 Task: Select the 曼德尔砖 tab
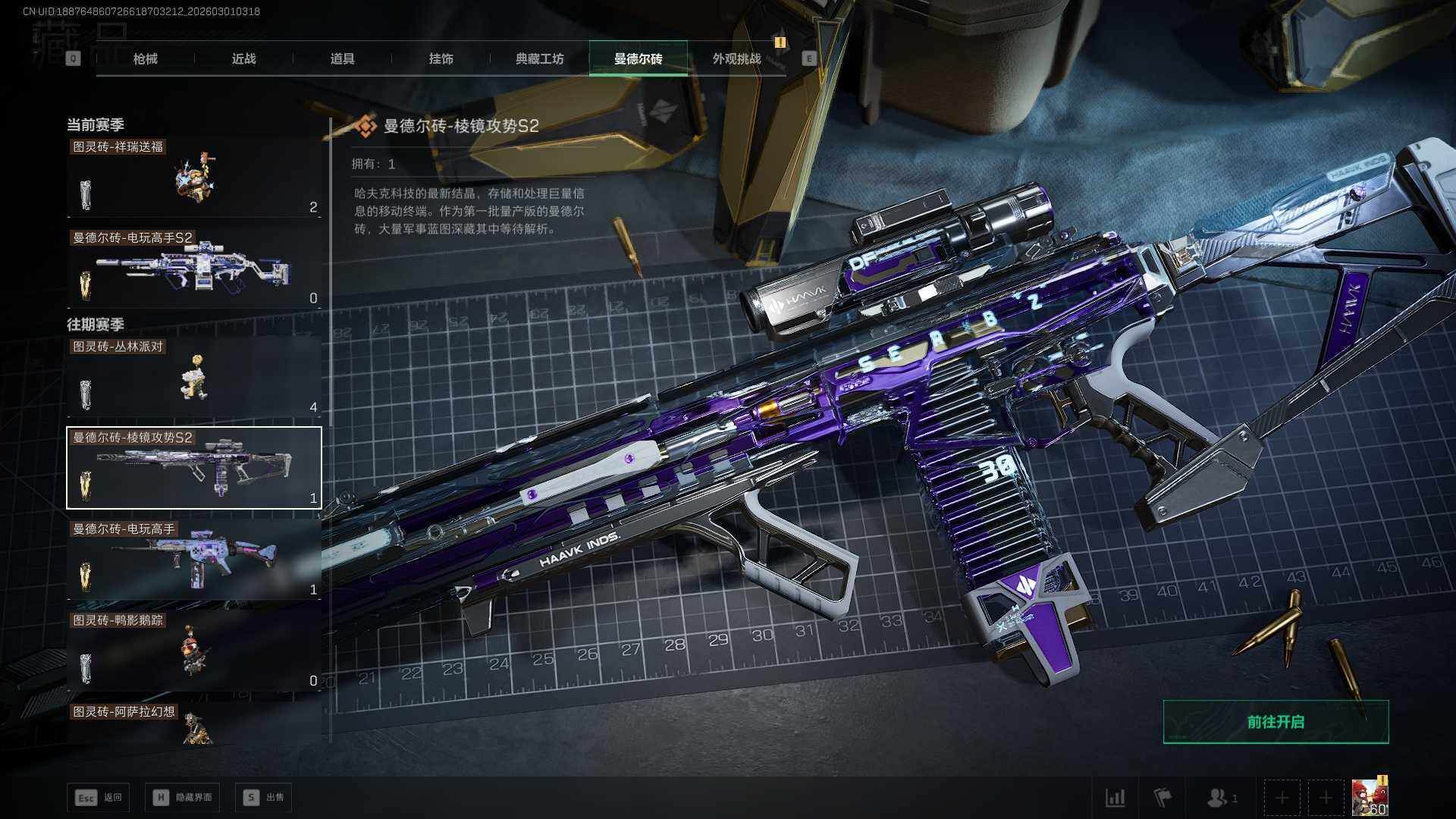tap(638, 58)
